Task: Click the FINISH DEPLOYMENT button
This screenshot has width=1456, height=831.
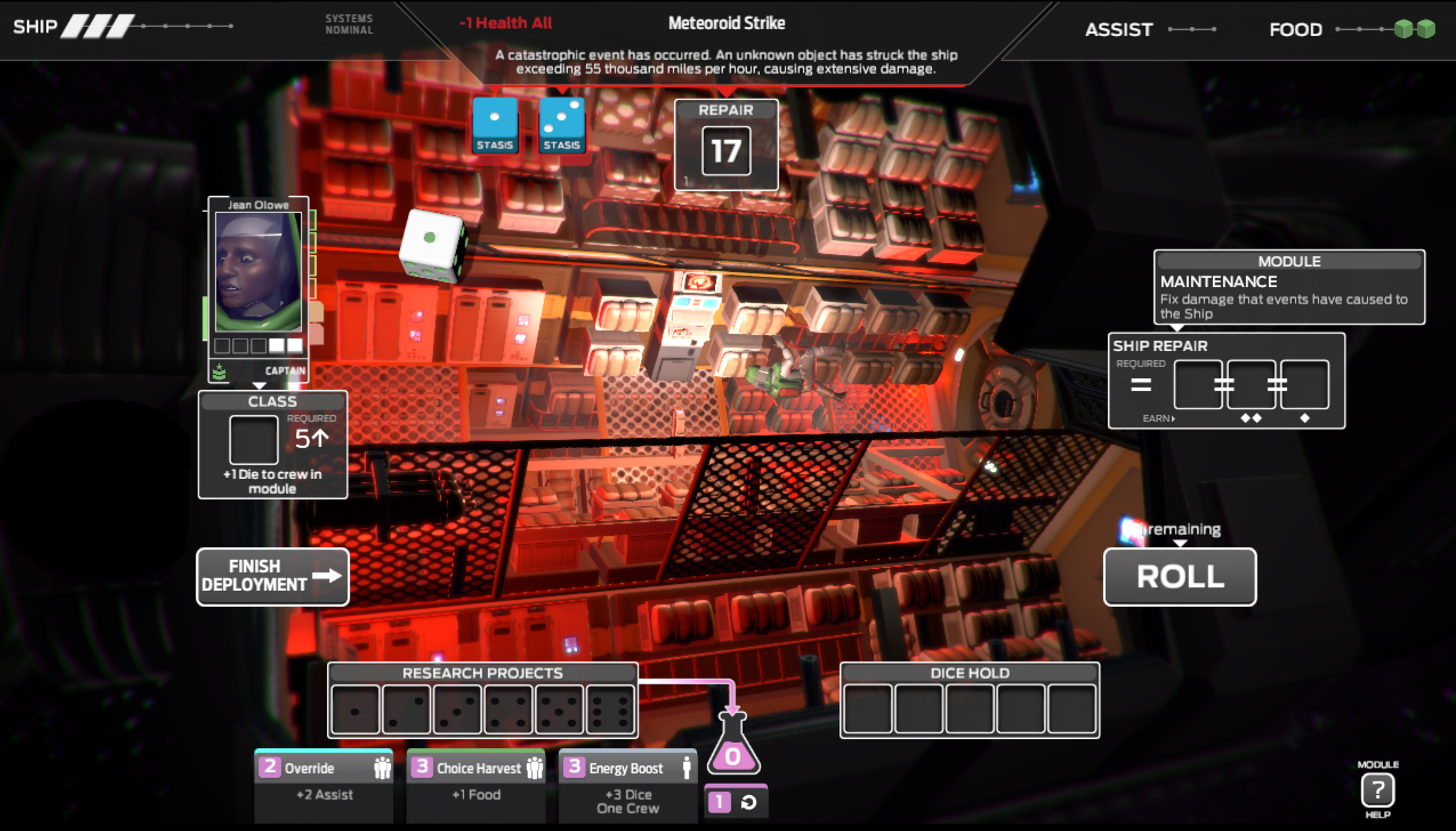Action: click(273, 576)
